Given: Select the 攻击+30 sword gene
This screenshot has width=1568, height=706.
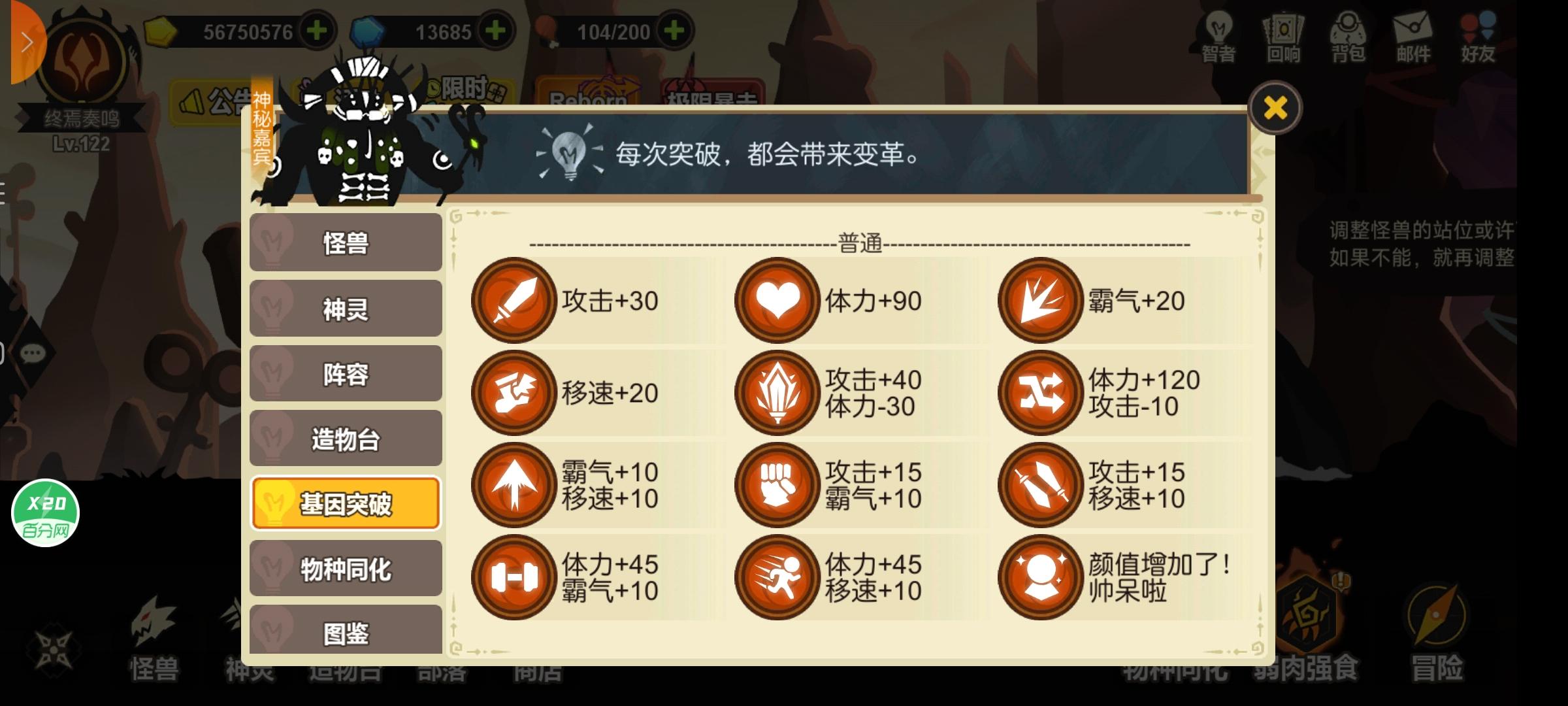Looking at the screenshot, I should pyautogui.click(x=514, y=301).
